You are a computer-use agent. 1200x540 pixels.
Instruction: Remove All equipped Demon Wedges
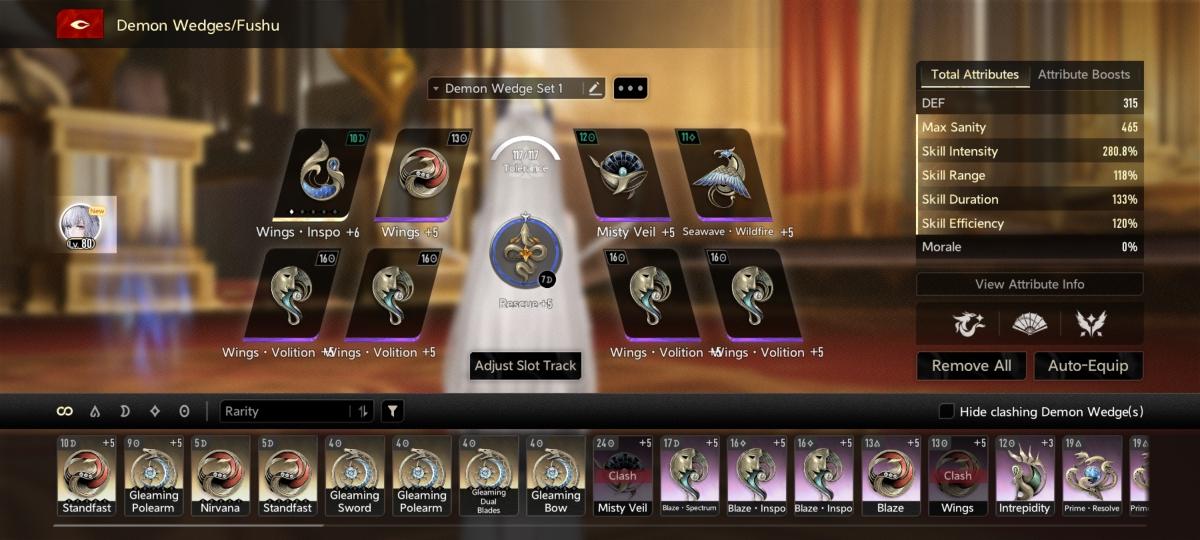(971, 366)
